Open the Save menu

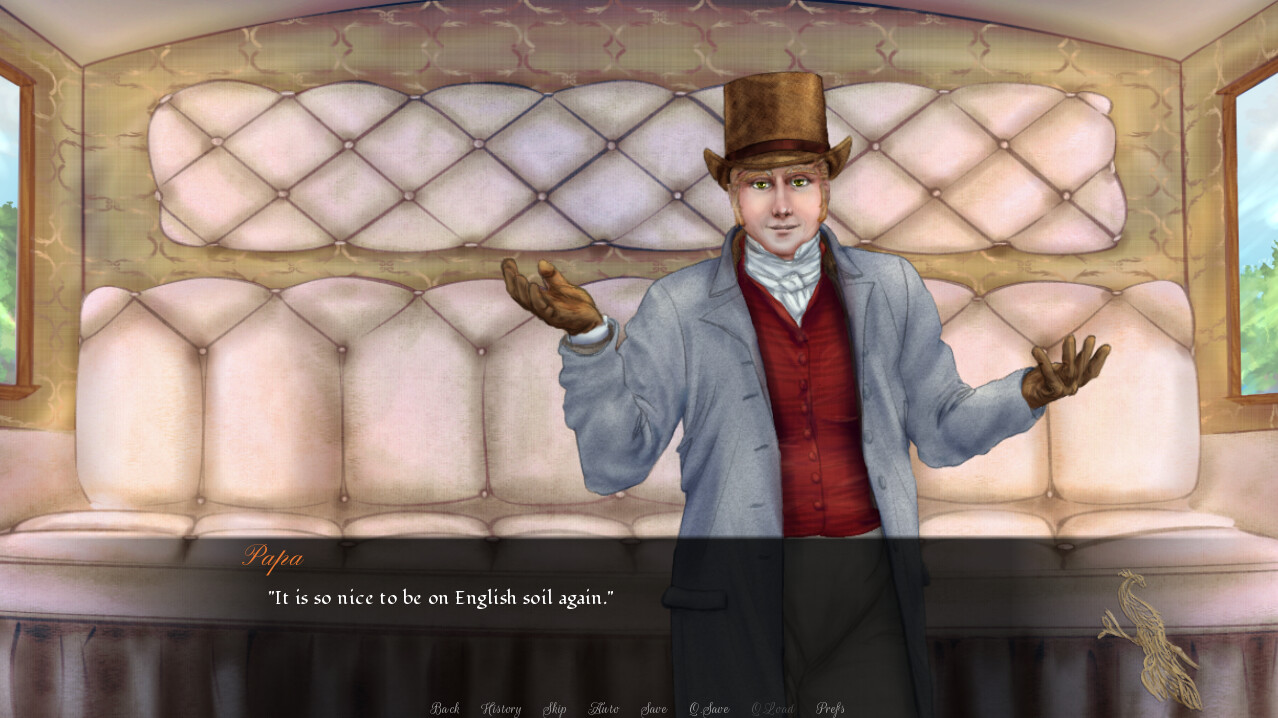tap(654, 709)
